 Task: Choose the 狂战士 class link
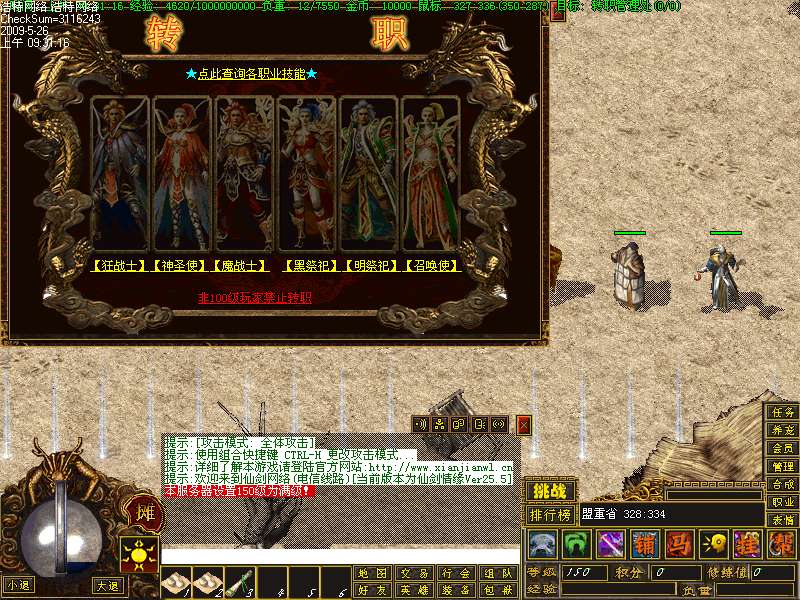click(x=119, y=266)
